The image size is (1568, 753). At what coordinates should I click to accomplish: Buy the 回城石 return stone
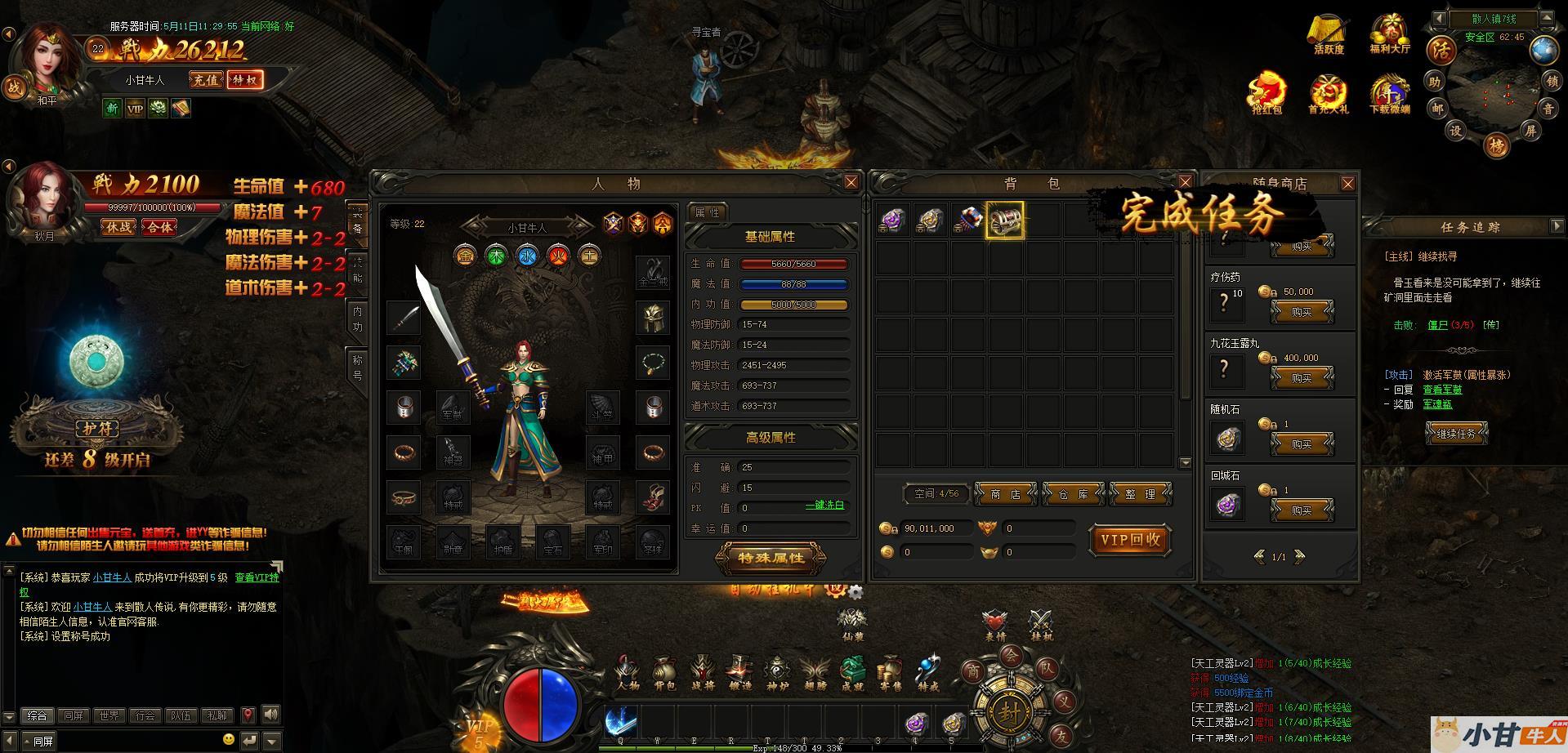(1302, 510)
